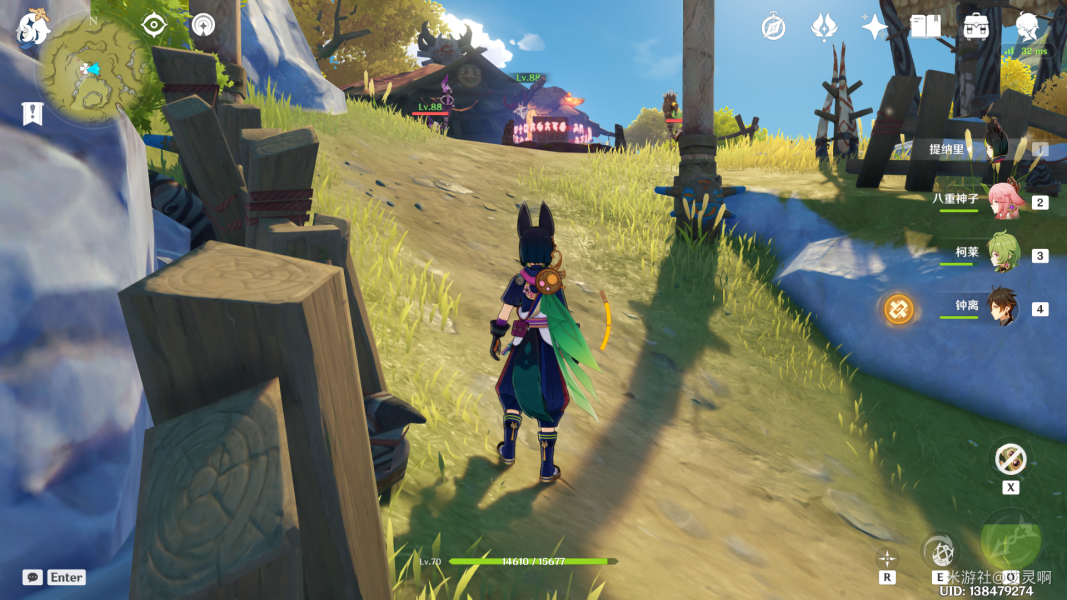Viewport: 1067px width, 600px height.
Task: Open the Paimon main menu
Action: click(x=33, y=28)
